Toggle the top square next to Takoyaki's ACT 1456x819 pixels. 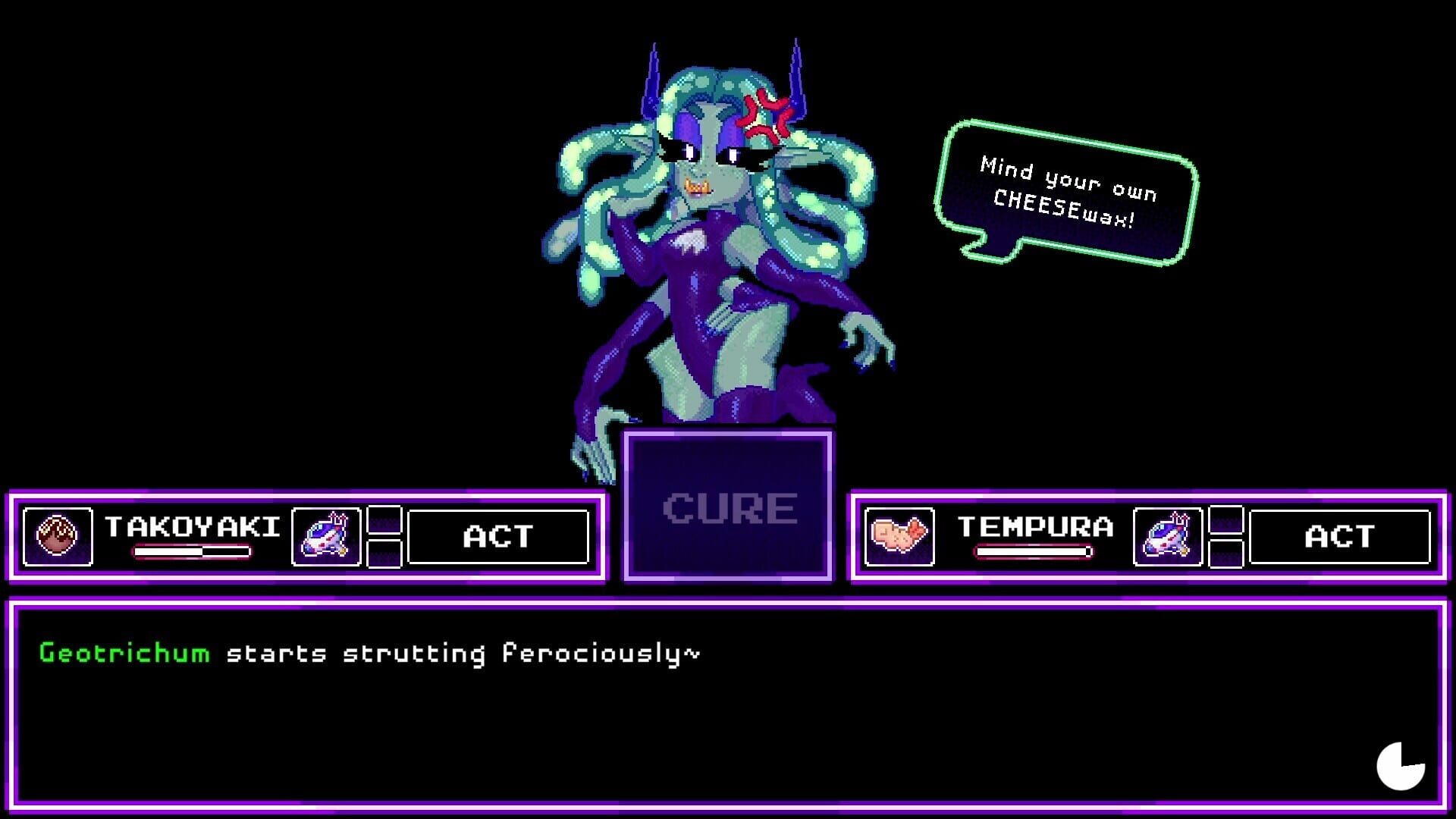coord(384,520)
